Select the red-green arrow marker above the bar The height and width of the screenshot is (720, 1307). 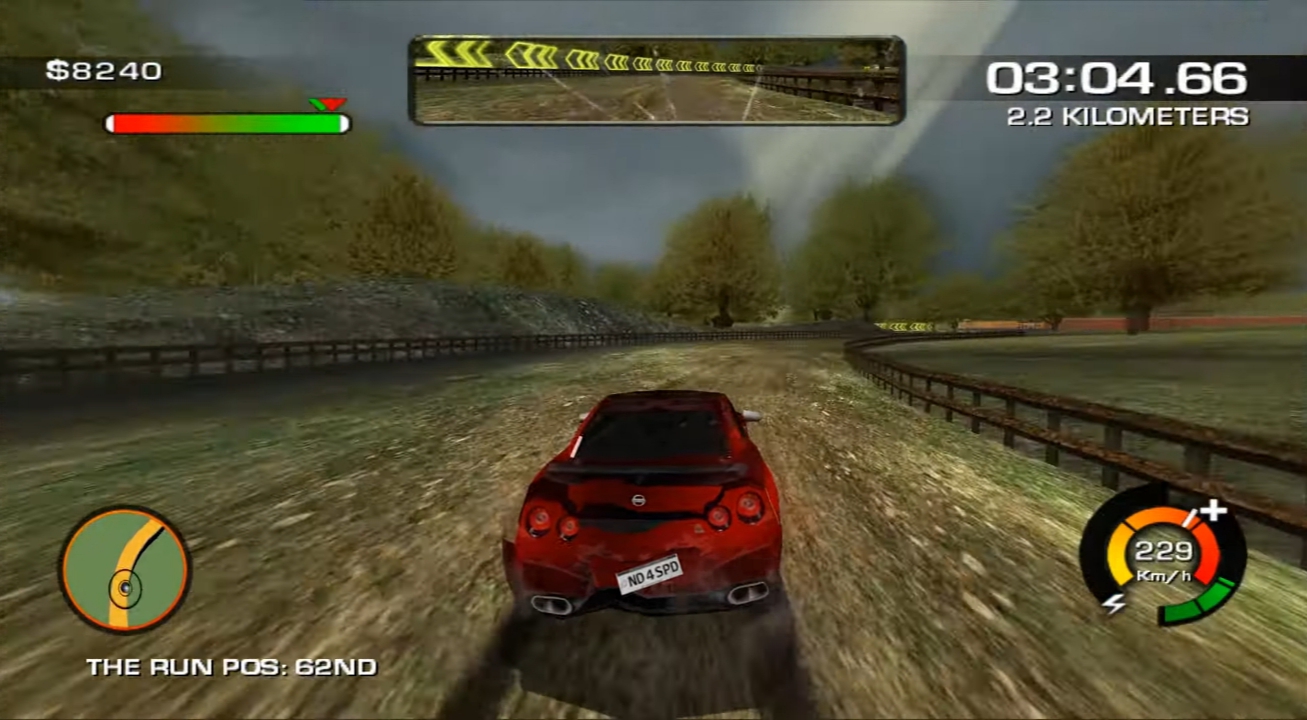[326, 104]
